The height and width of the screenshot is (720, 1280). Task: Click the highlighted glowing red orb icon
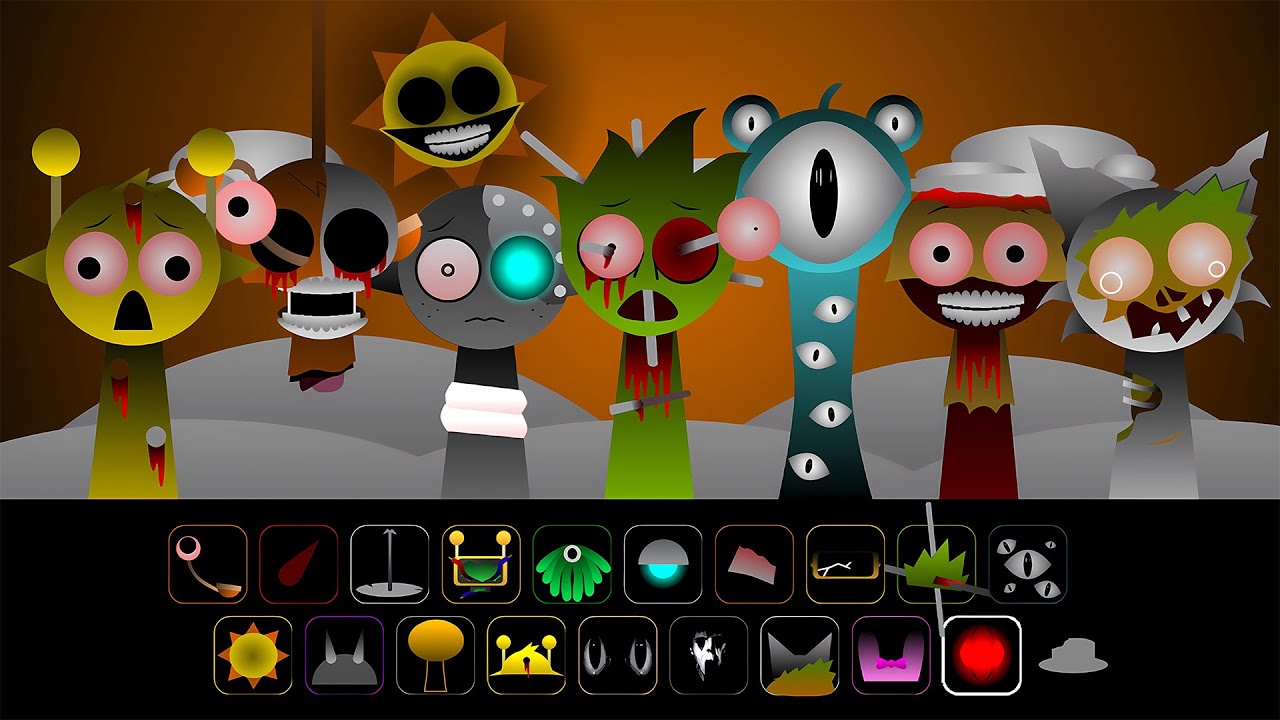point(984,655)
